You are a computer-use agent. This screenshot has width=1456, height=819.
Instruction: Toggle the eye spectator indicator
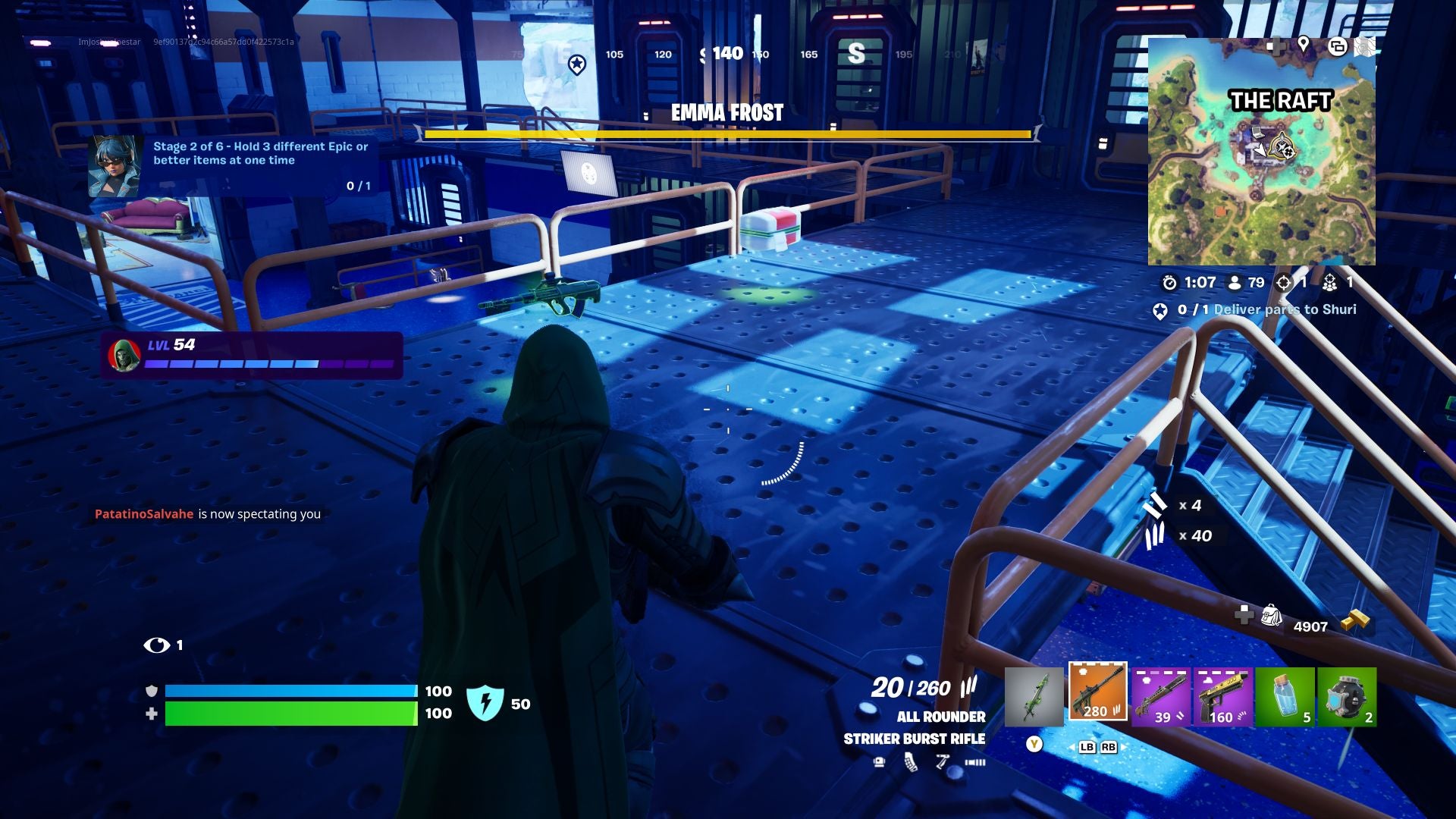[x=157, y=645]
